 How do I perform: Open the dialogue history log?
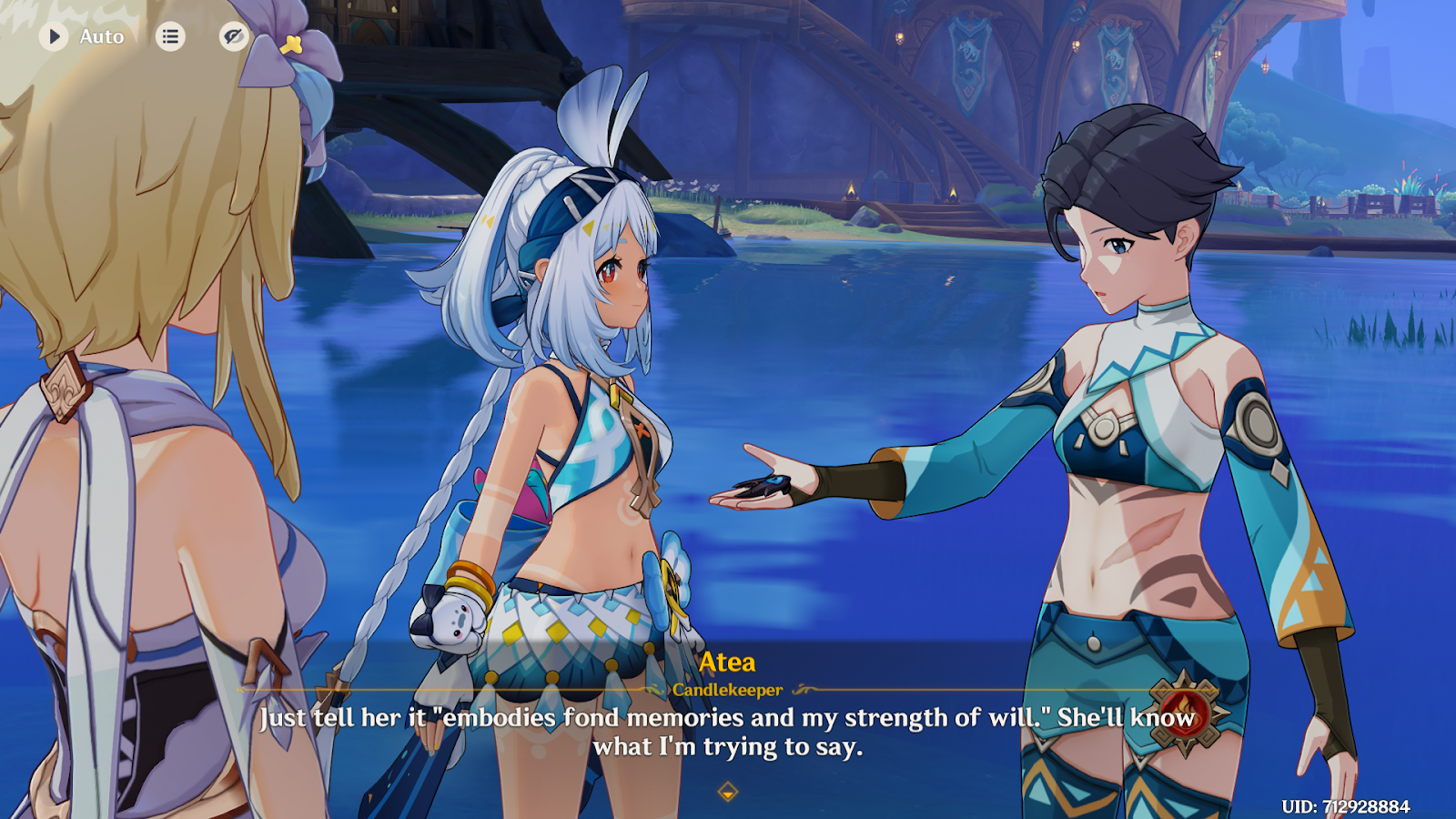[x=170, y=36]
